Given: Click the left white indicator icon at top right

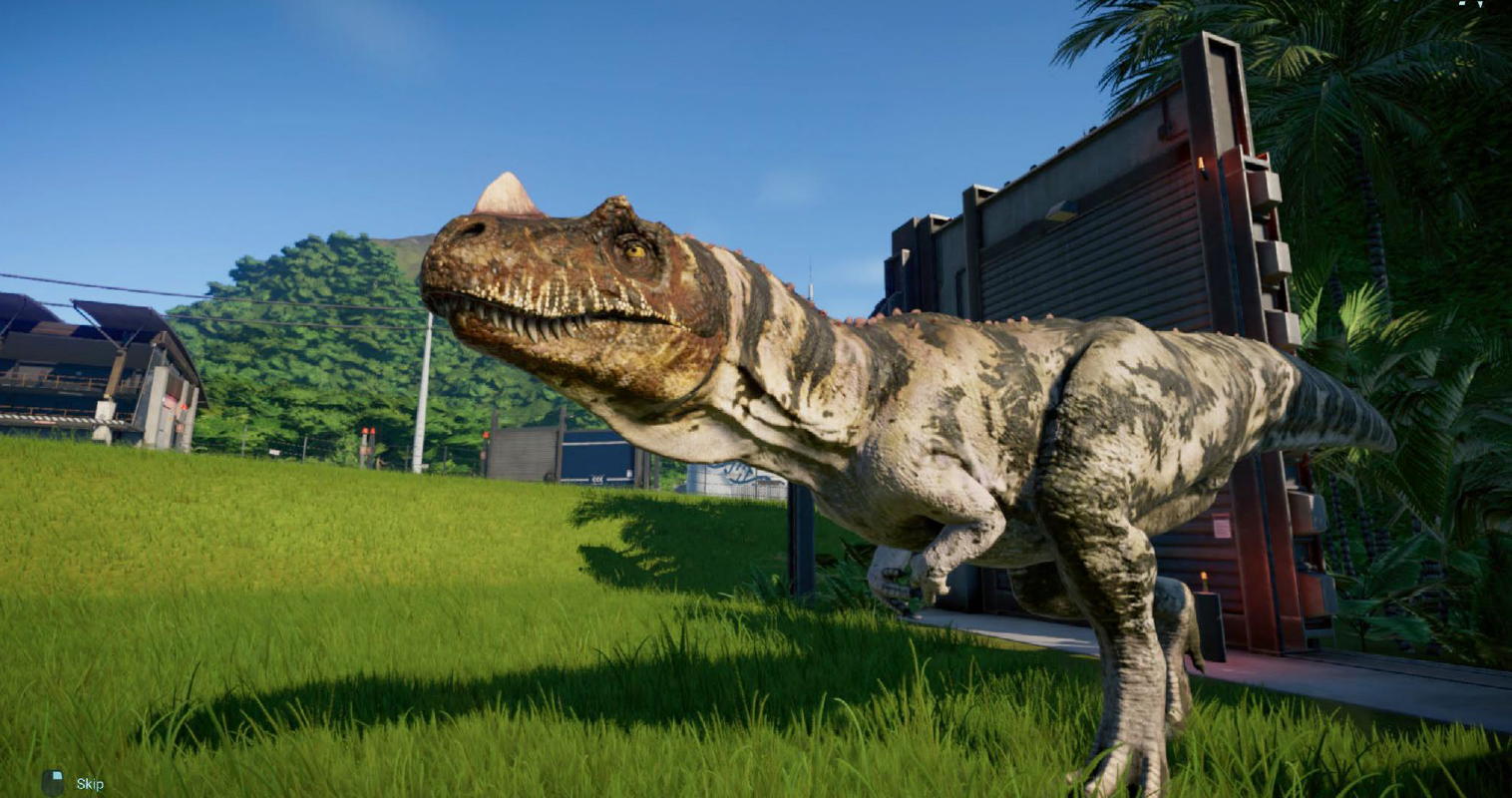Looking at the screenshot, I should pos(1462,4).
